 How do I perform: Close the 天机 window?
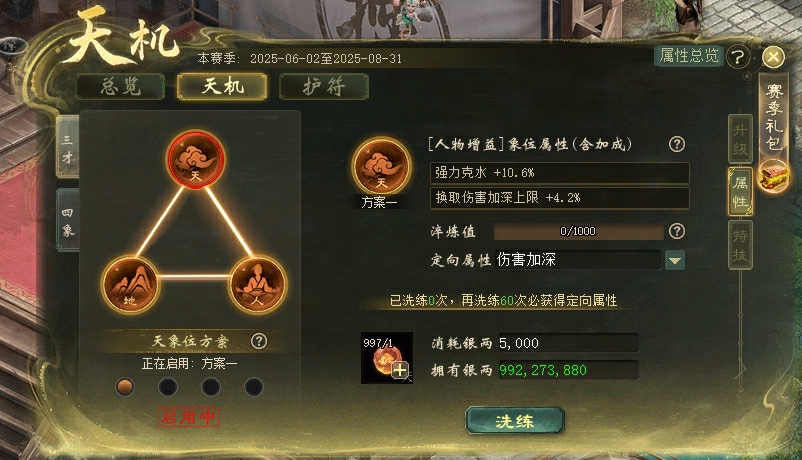click(x=772, y=57)
